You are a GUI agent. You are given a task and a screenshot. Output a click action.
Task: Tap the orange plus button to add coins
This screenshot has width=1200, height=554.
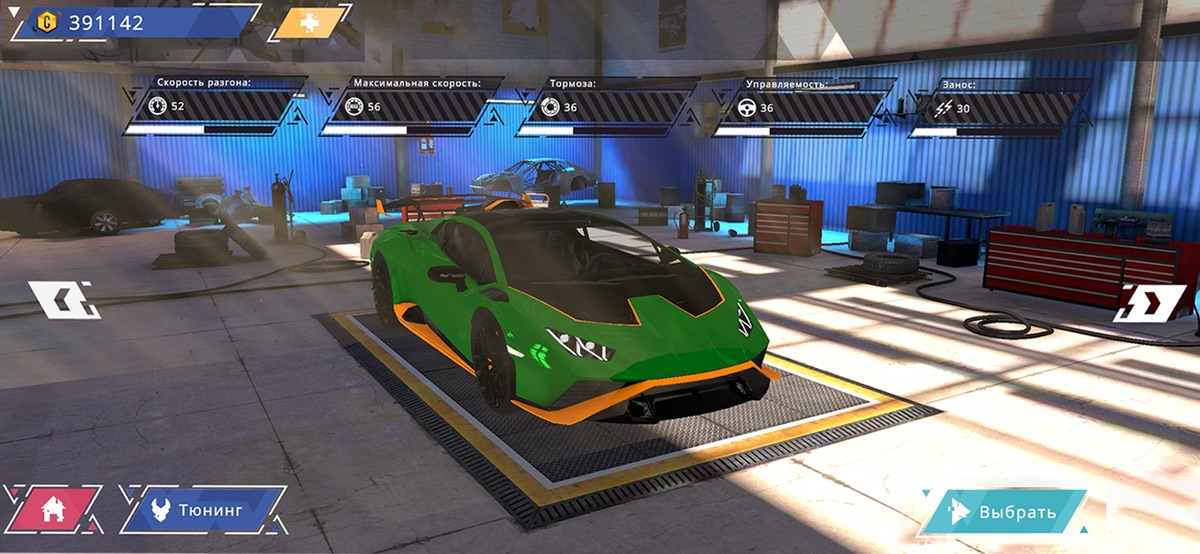point(310,23)
